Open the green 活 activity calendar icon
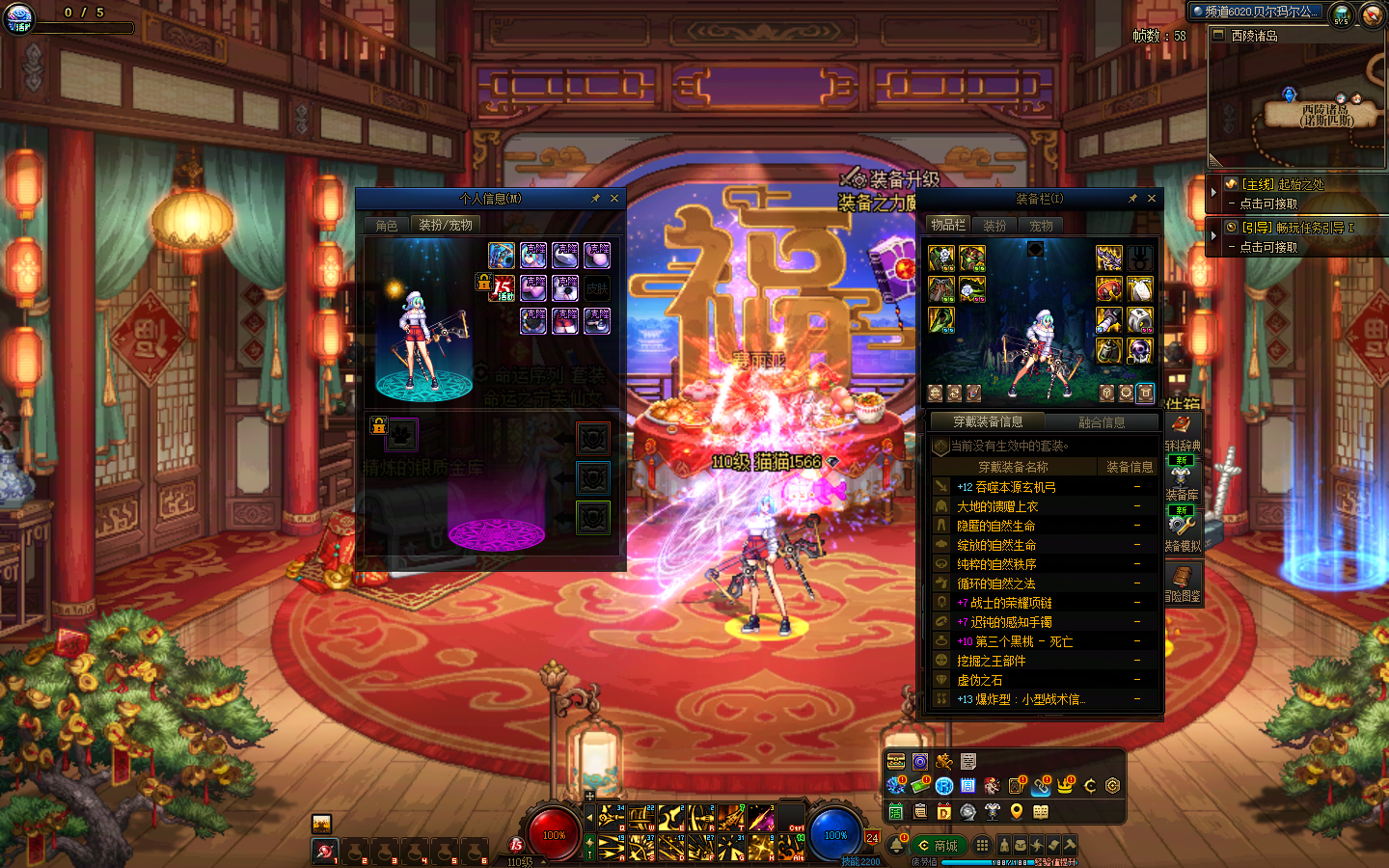This screenshot has width=1389, height=868. click(x=896, y=812)
